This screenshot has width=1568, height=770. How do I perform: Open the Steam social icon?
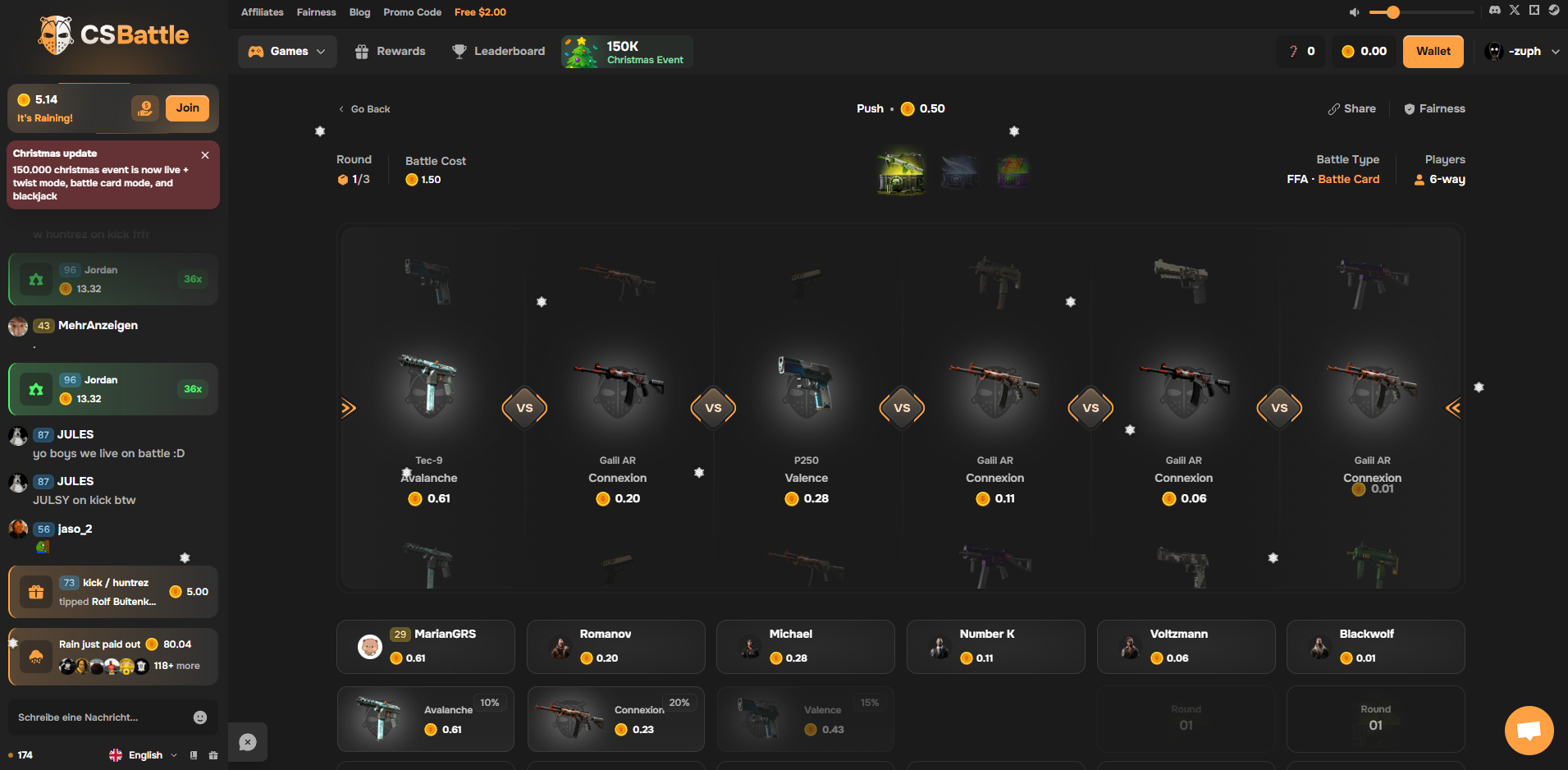[1554, 10]
